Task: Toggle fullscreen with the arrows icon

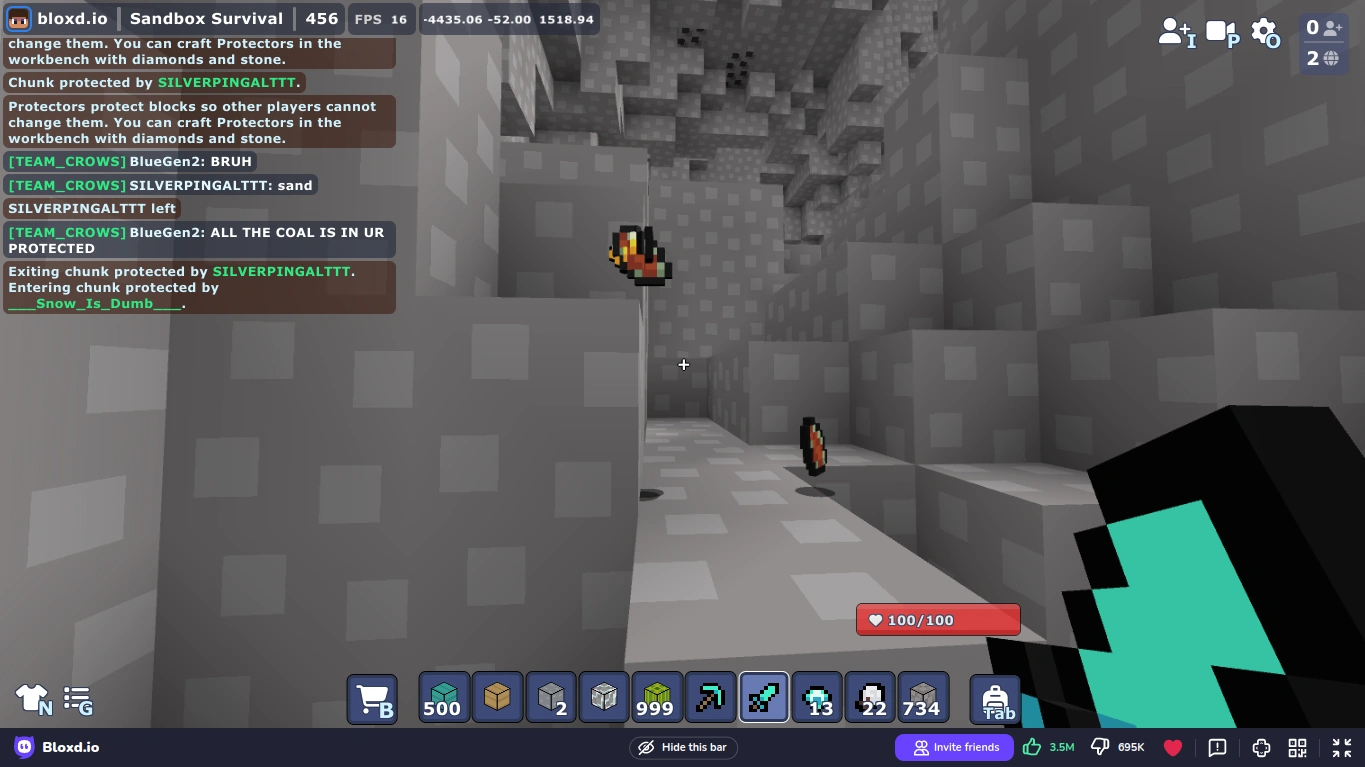Action: click(x=1342, y=747)
